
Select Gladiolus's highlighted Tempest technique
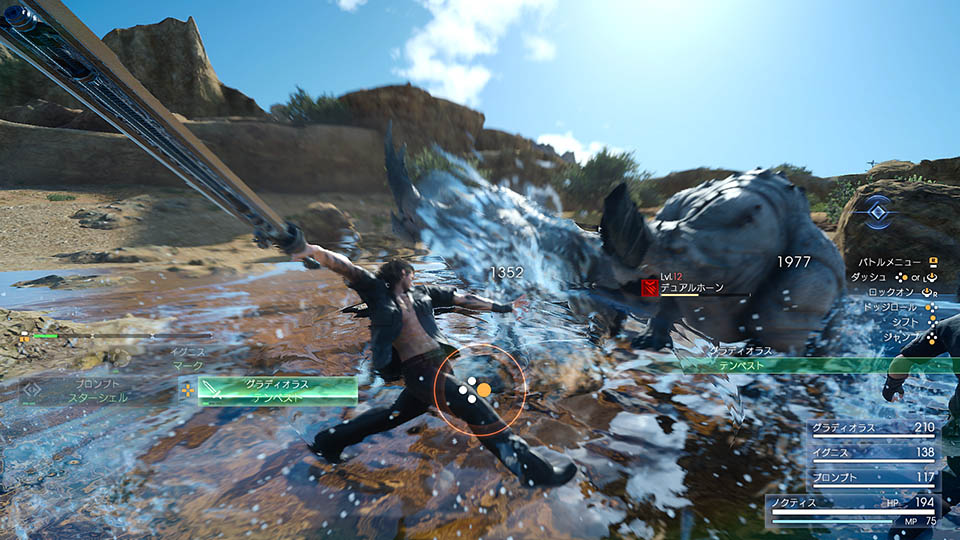277,391
